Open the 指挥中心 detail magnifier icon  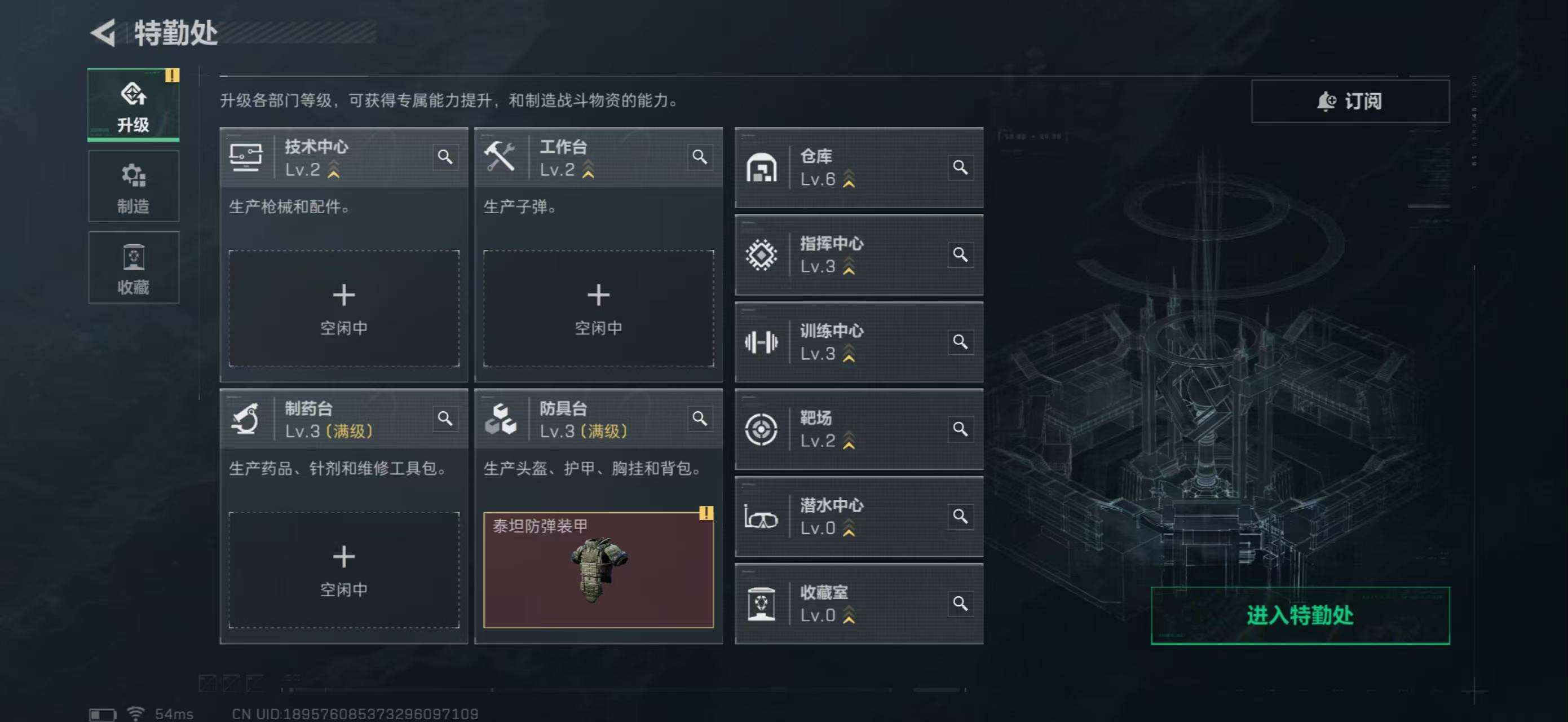pyautogui.click(x=961, y=255)
